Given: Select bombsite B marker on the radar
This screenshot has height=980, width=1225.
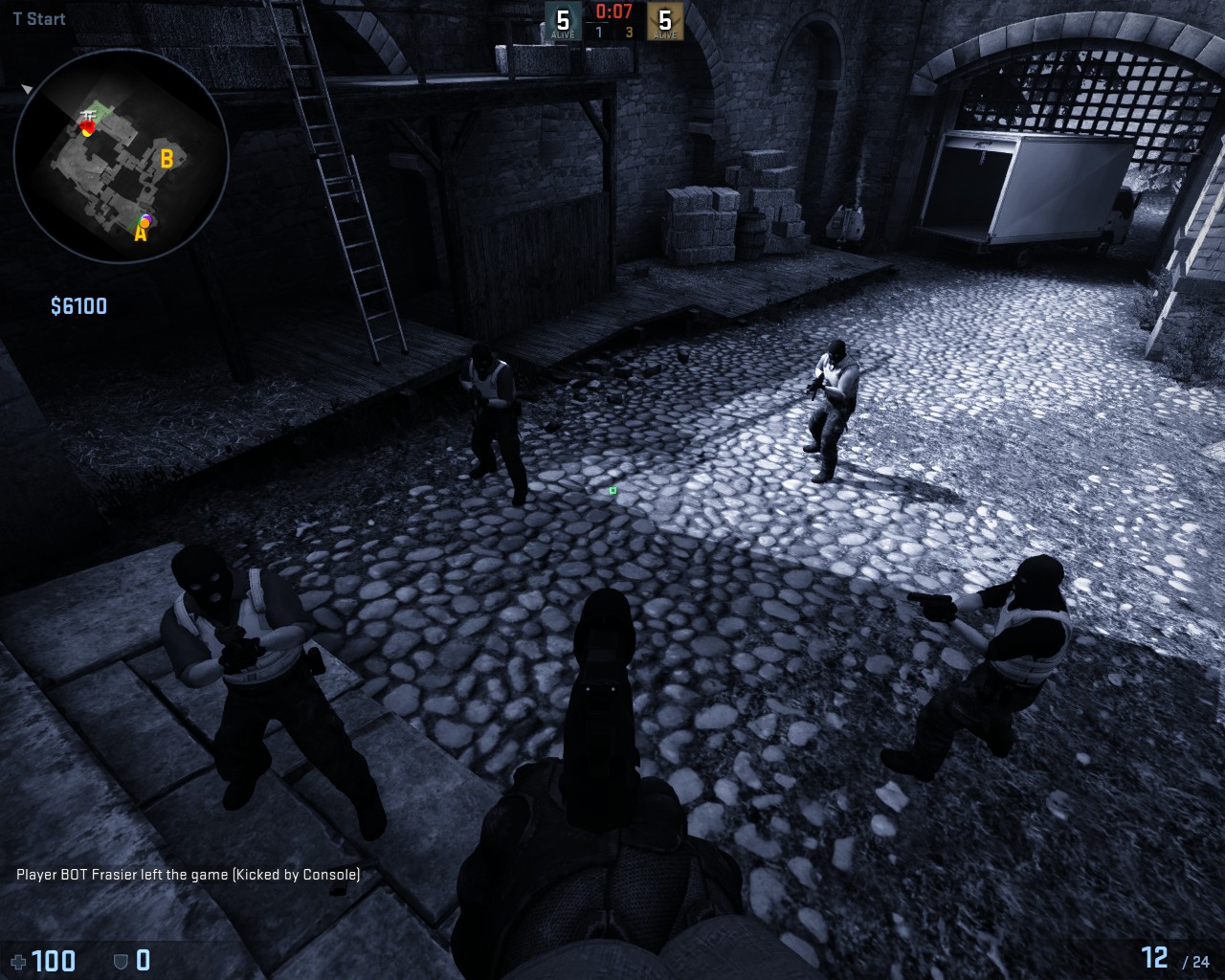Looking at the screenshot, I should (x=167, y=159).
